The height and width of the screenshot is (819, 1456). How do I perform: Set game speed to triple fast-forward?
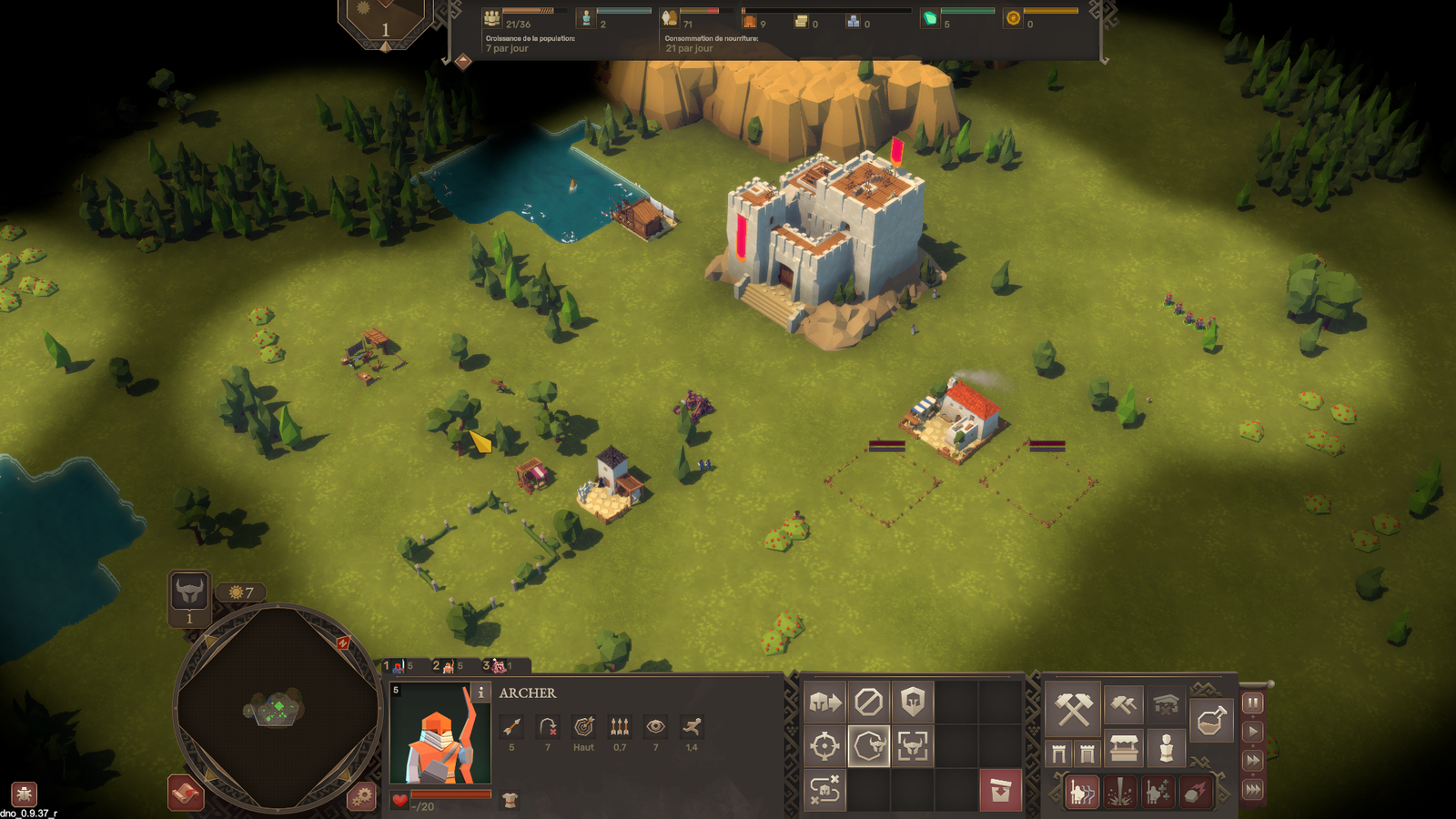[1253, 789]
